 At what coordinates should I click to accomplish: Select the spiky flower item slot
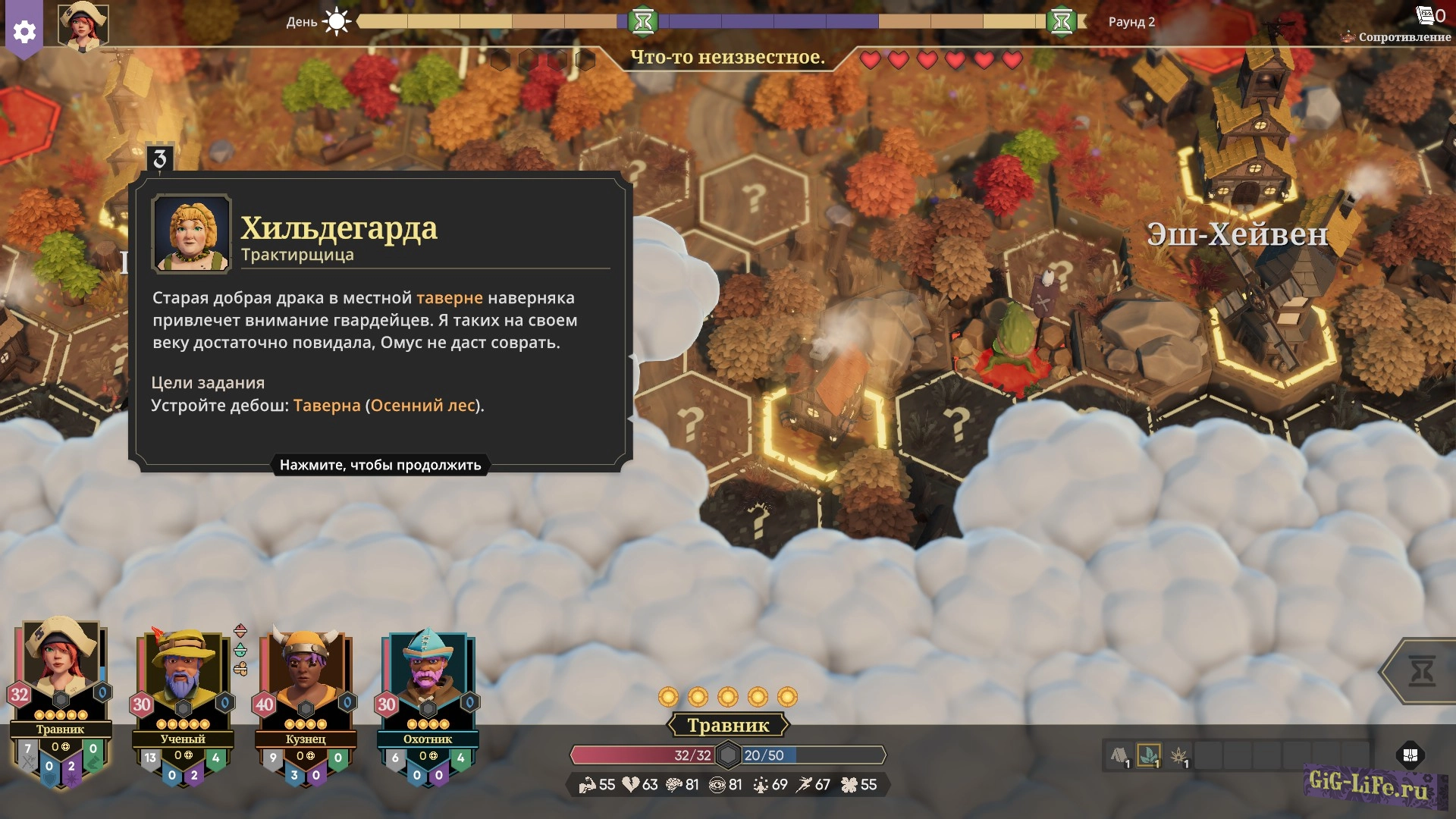coord(1179,755)
